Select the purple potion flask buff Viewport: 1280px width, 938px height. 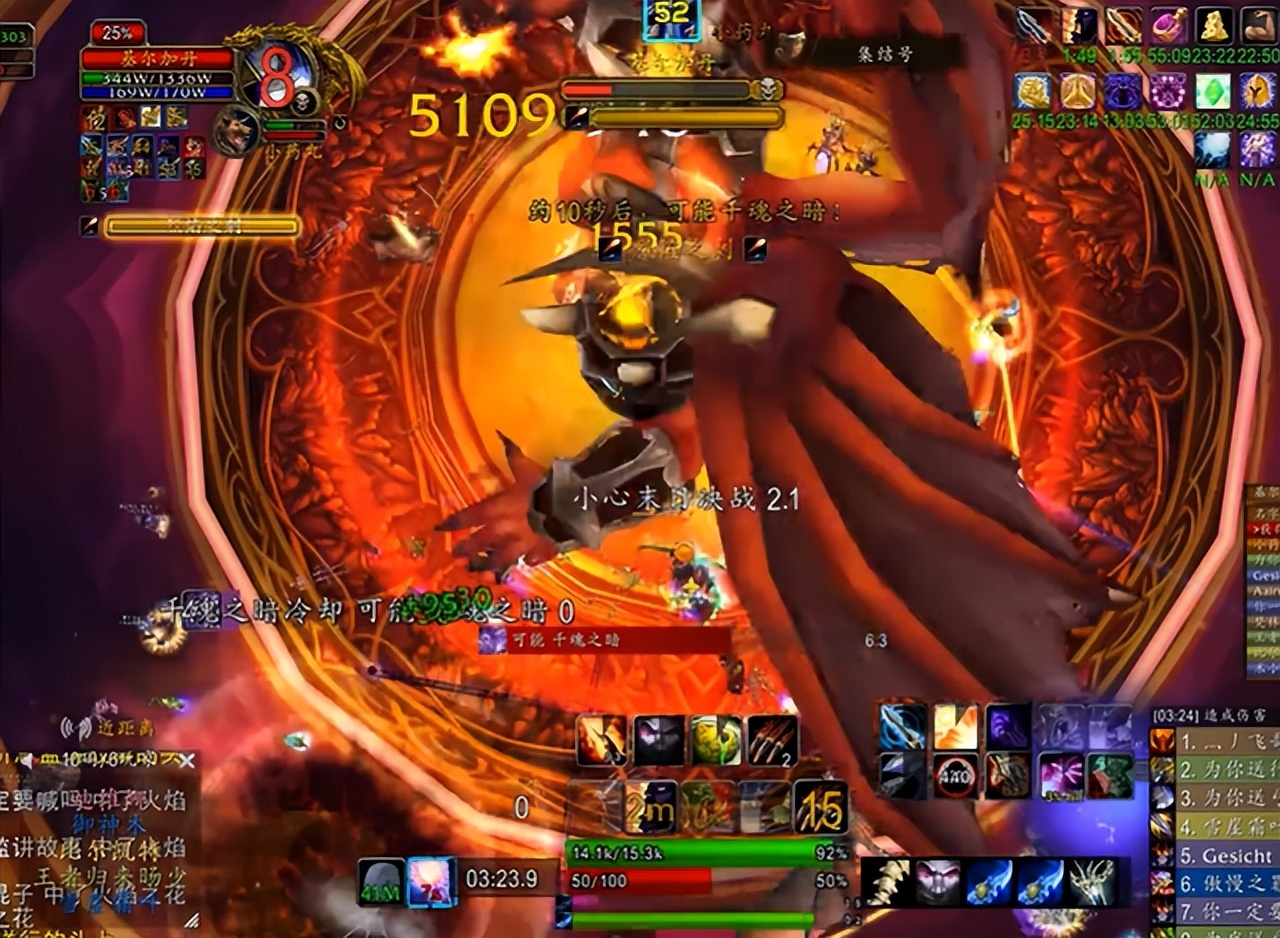click(1167, 26)
